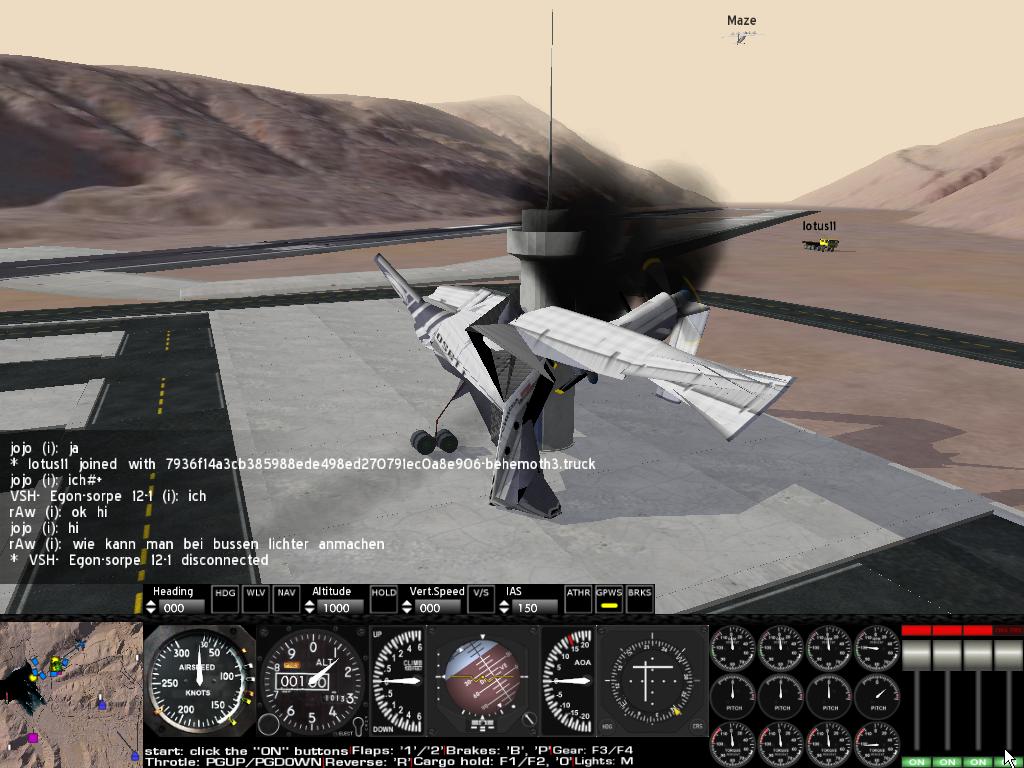Raise the IAS target speed

[x=505, y=603]
